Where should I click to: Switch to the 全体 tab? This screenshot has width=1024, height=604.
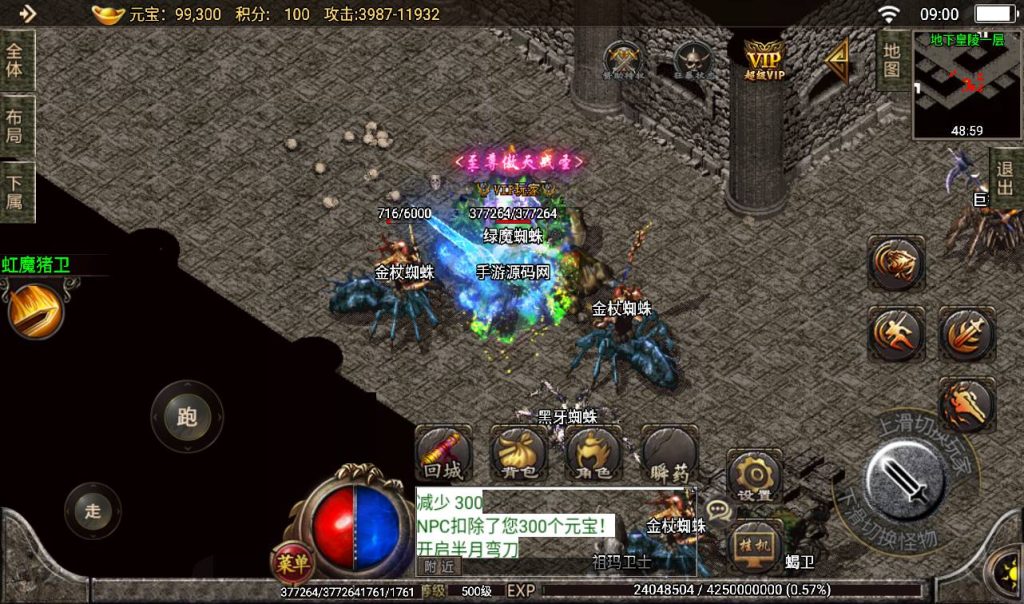tap(17, 60)
